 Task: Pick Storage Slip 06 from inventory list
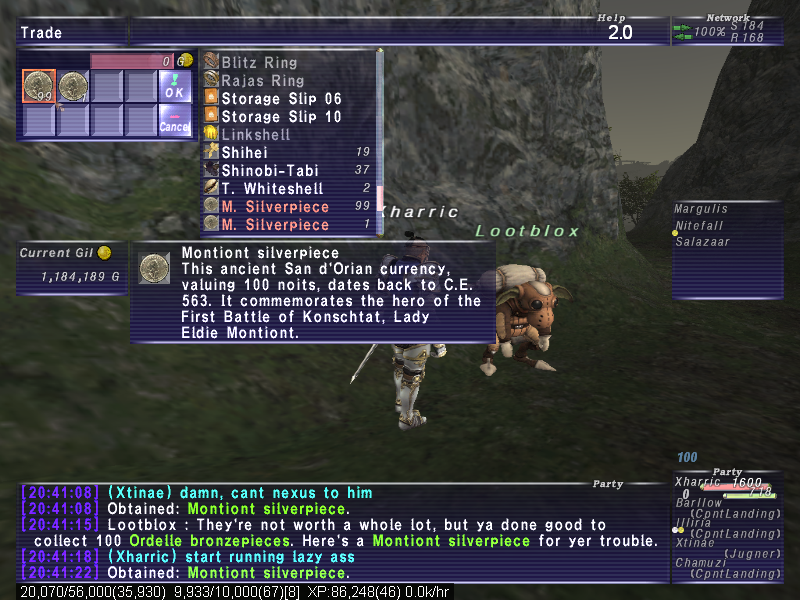tap(281, 99)
